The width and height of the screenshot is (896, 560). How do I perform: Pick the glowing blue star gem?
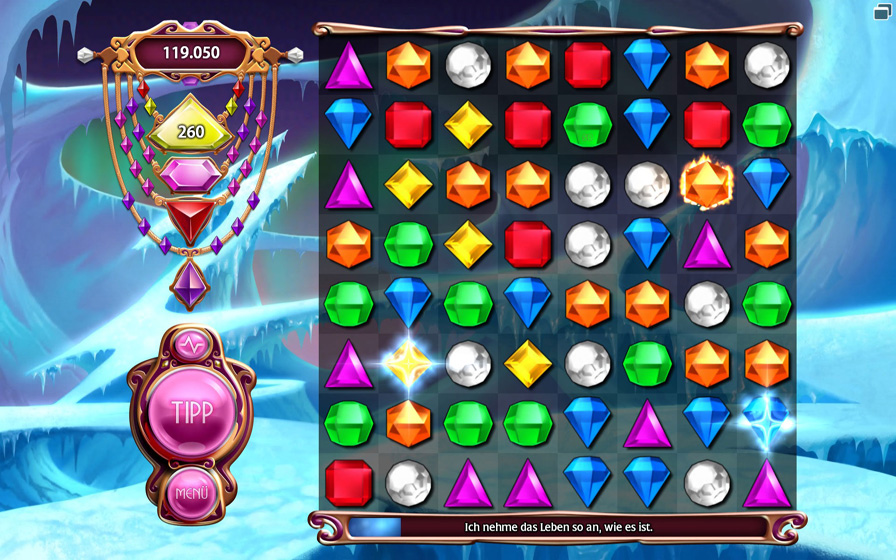pos(767,421)
